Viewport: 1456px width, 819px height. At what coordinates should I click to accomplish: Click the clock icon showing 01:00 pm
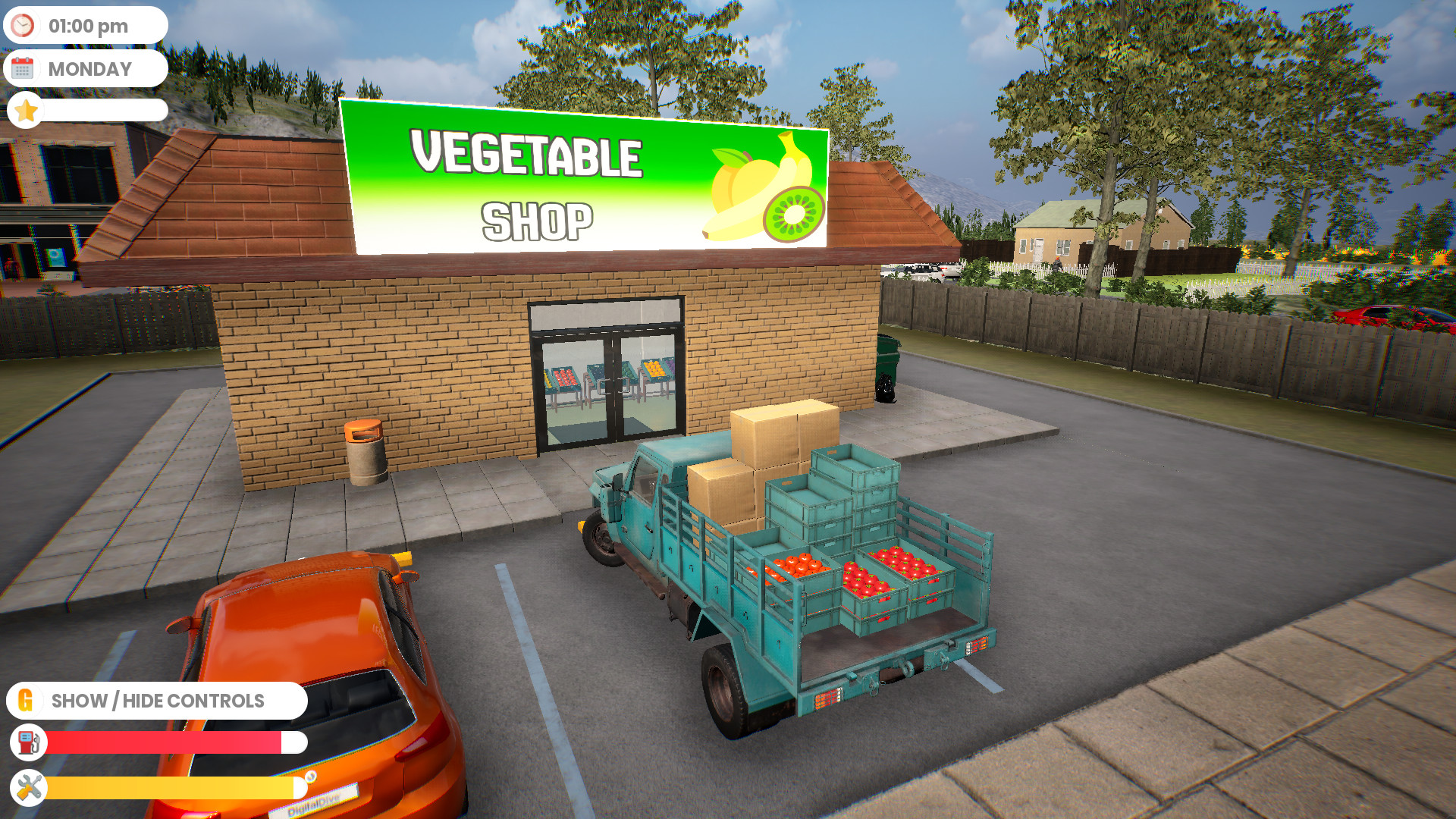tap(24, 25)
